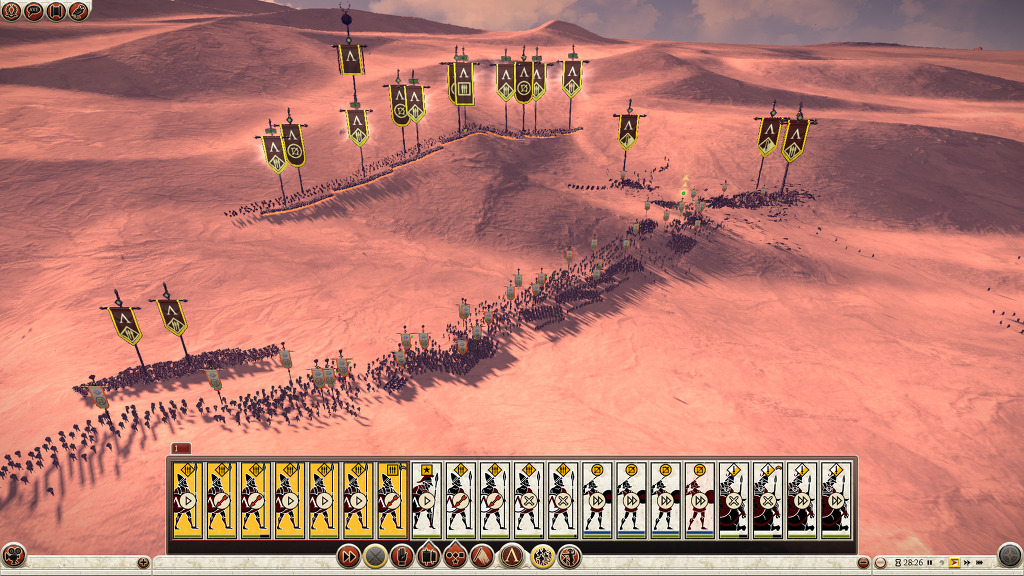Open the chat speech bubble button
Viewport: 1024px width, 576px height.
coord(34,11)
